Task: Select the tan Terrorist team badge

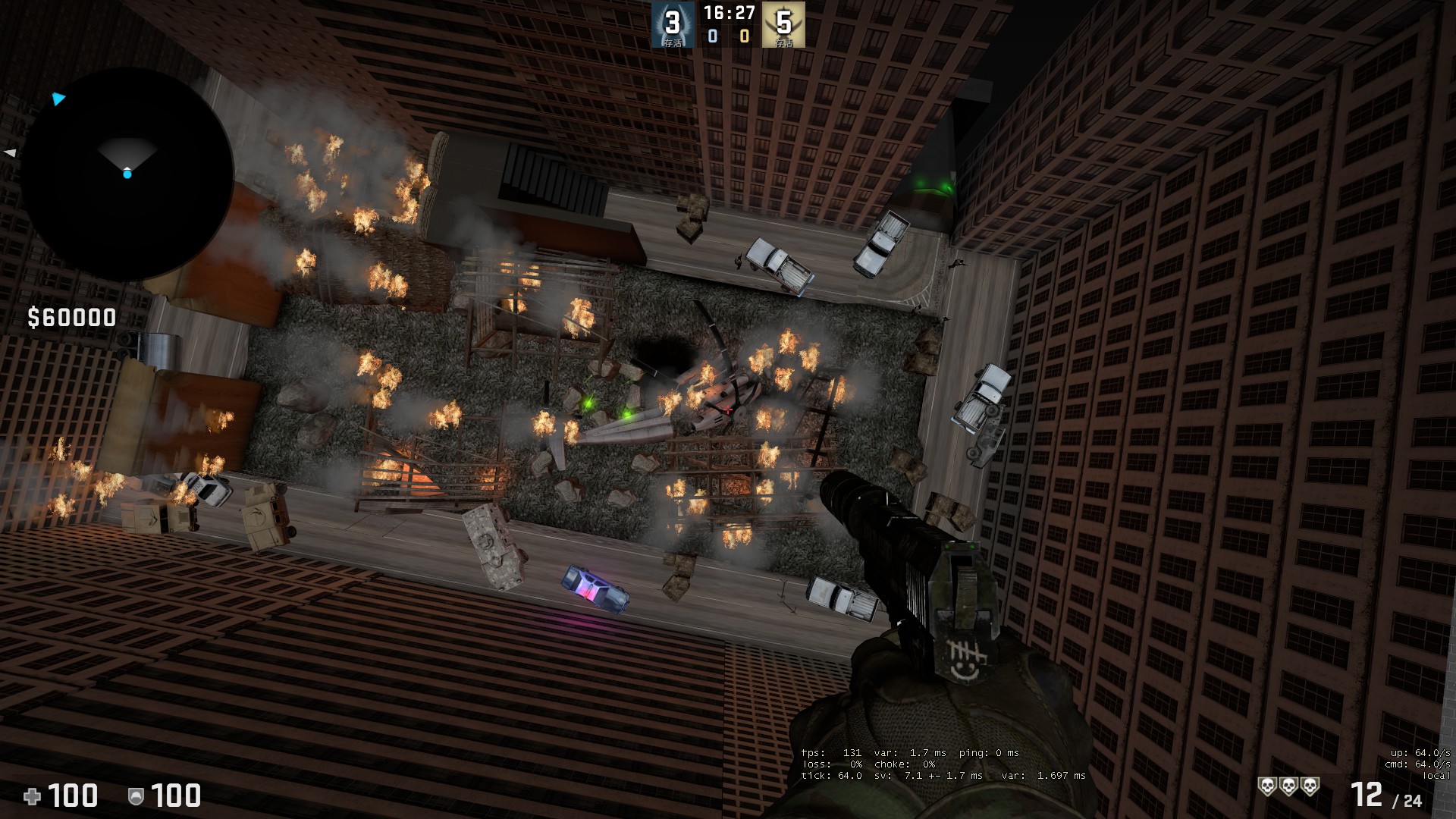Action: click(x=783, y=24)
